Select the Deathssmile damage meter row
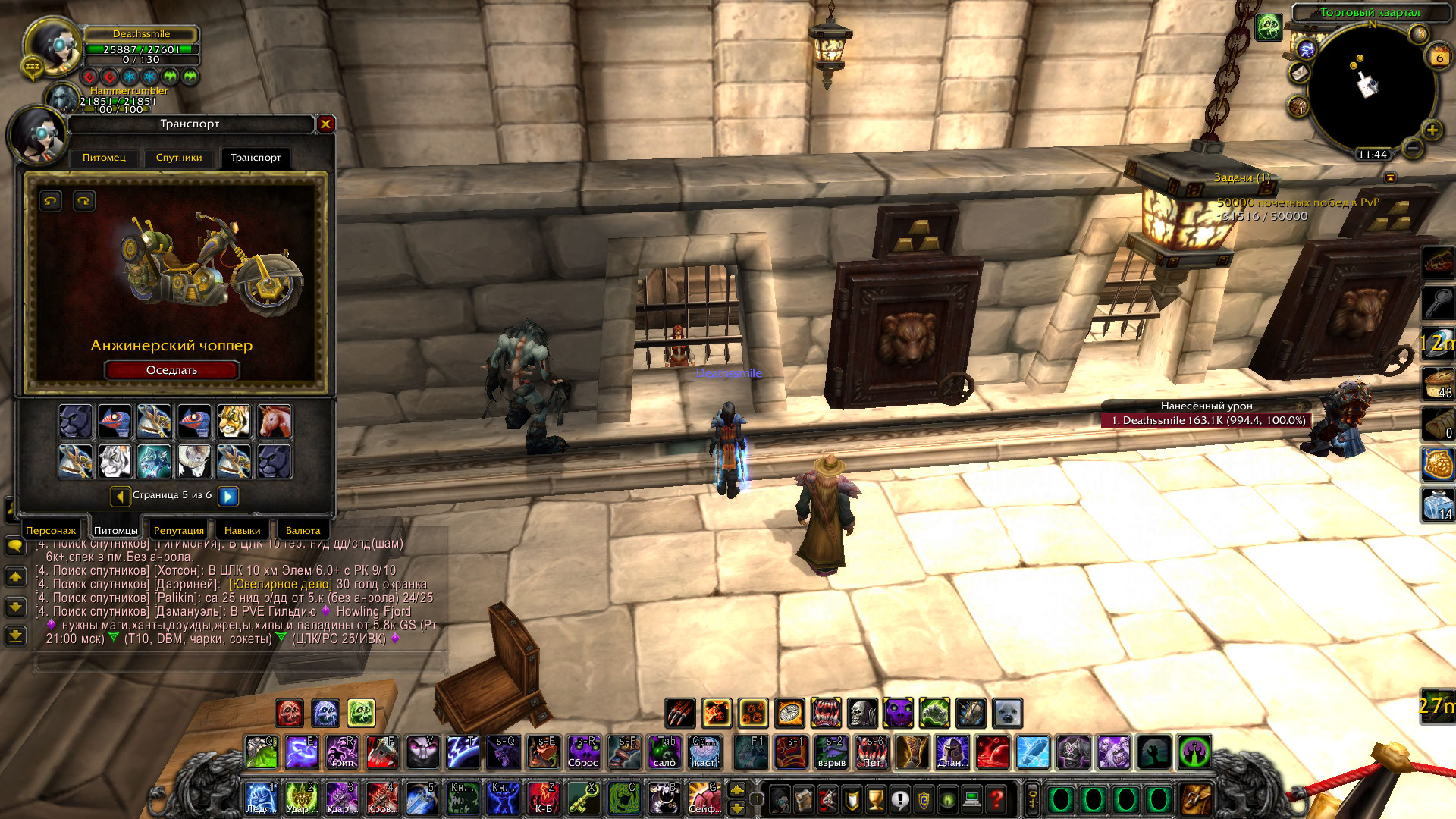Image resolution: width=1456 pixels, height=819 pixels. pos(1206,420)
